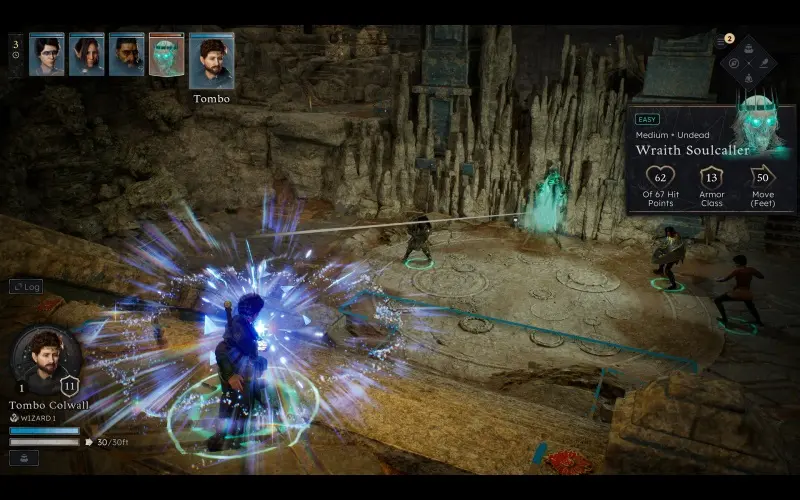The height and width of the screenshot is (500, 800).
Task: Click the small button below Tombo's bars
Action: tap(25, 457)
